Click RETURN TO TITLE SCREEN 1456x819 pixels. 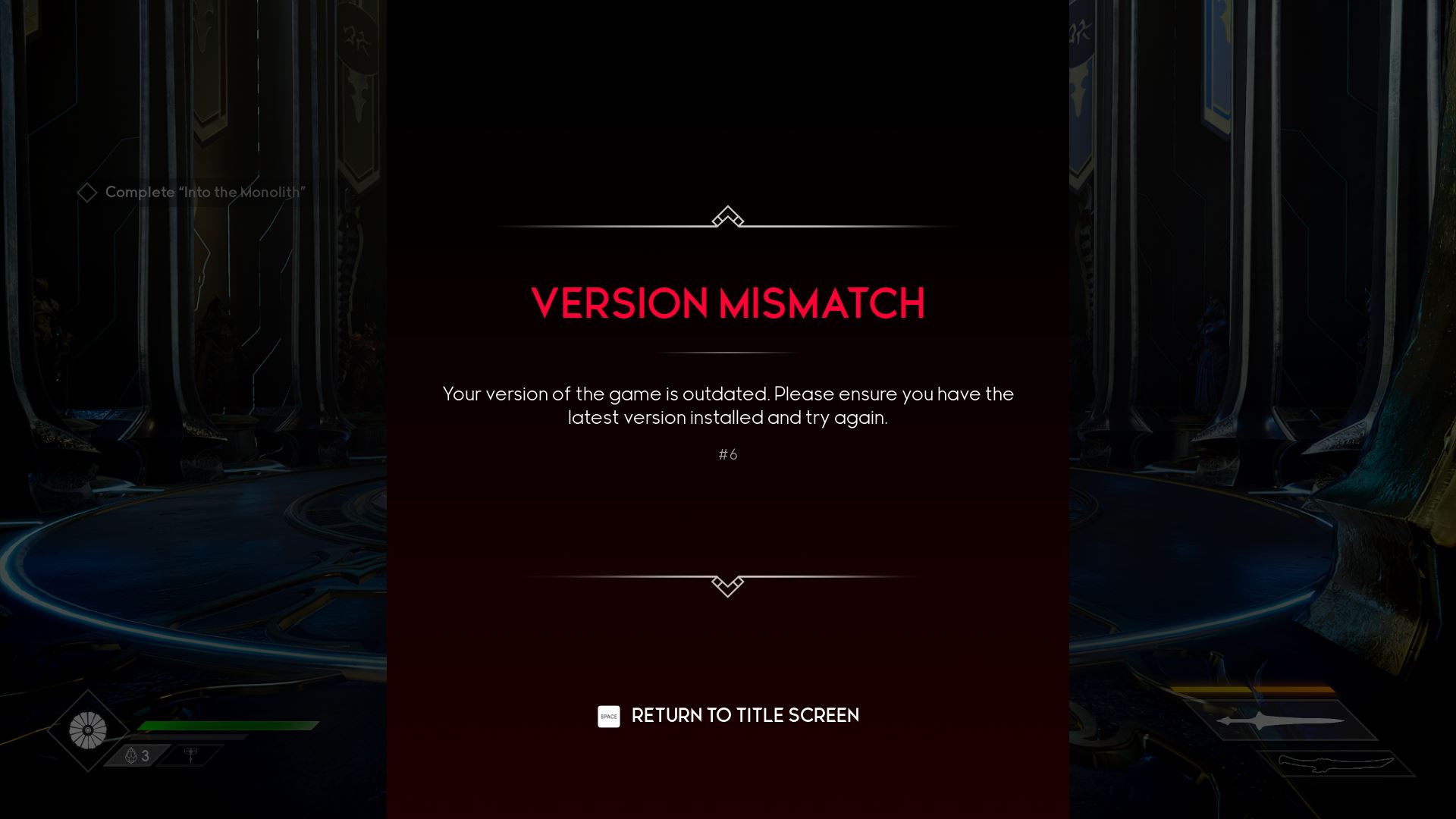point(745,715)
